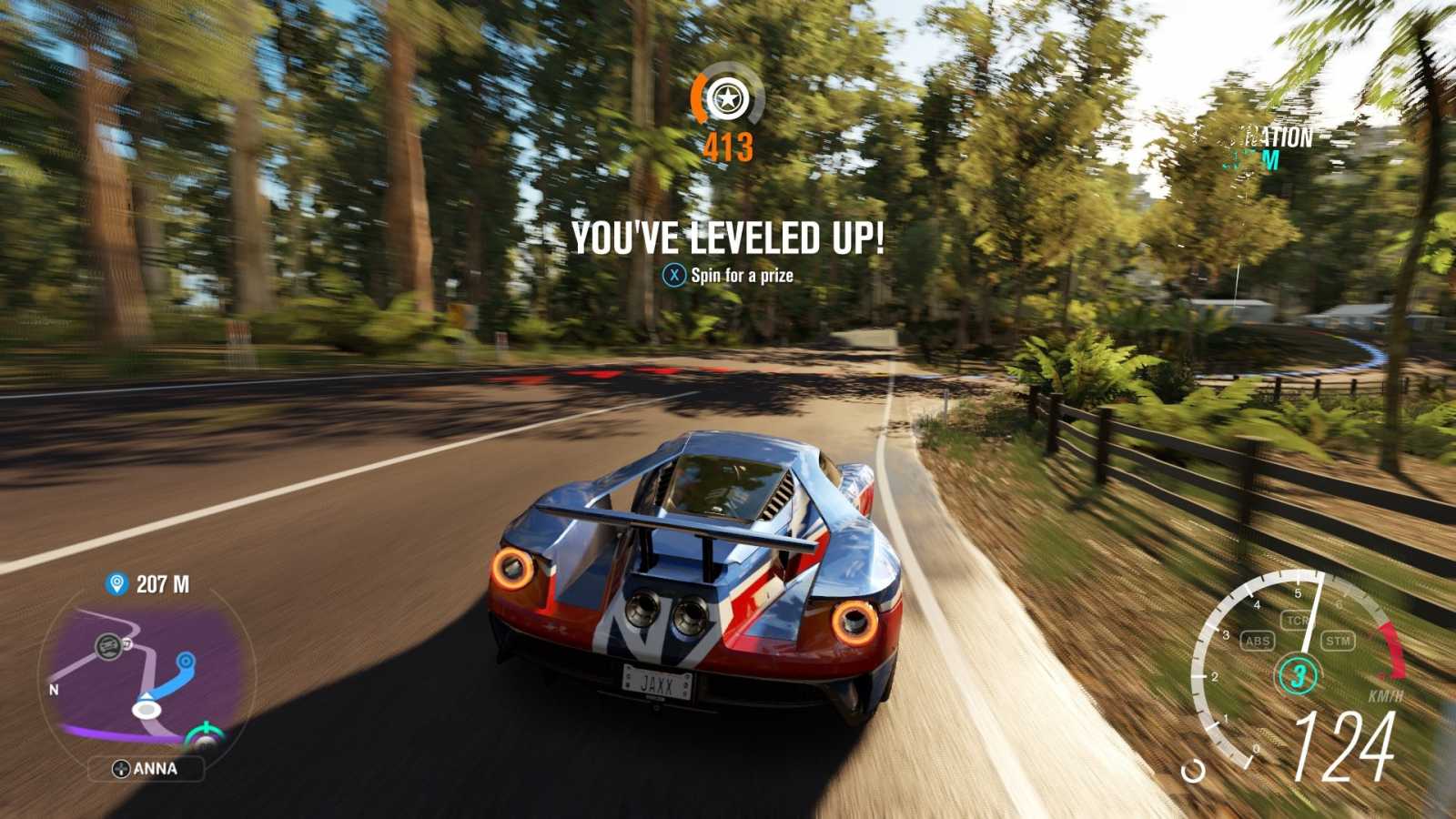Select the "Spin for a prize" prompt
This screenshot has height=819, width=1456.
tap(728, 272)
